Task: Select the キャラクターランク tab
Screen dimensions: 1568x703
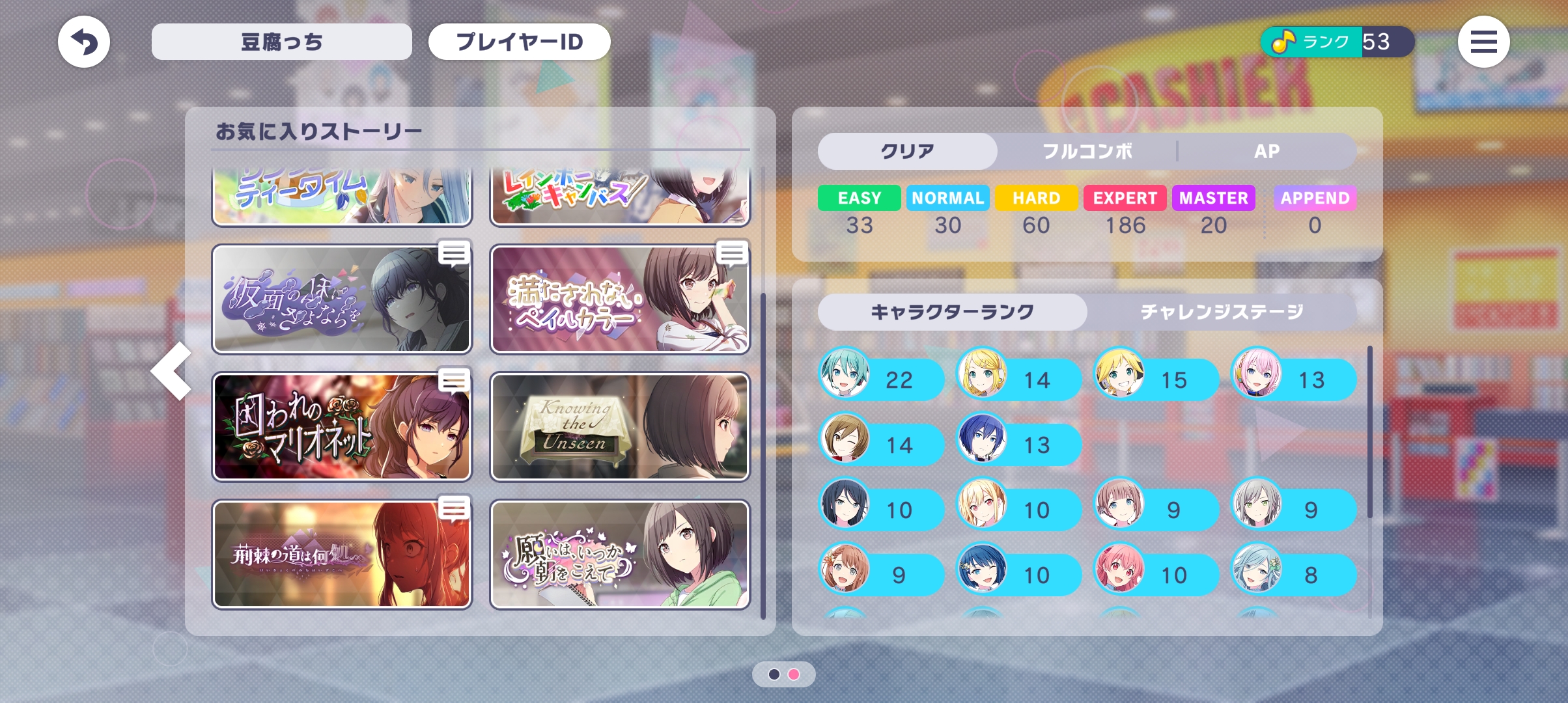Action: pyautogui.click(x=952, y=312)
